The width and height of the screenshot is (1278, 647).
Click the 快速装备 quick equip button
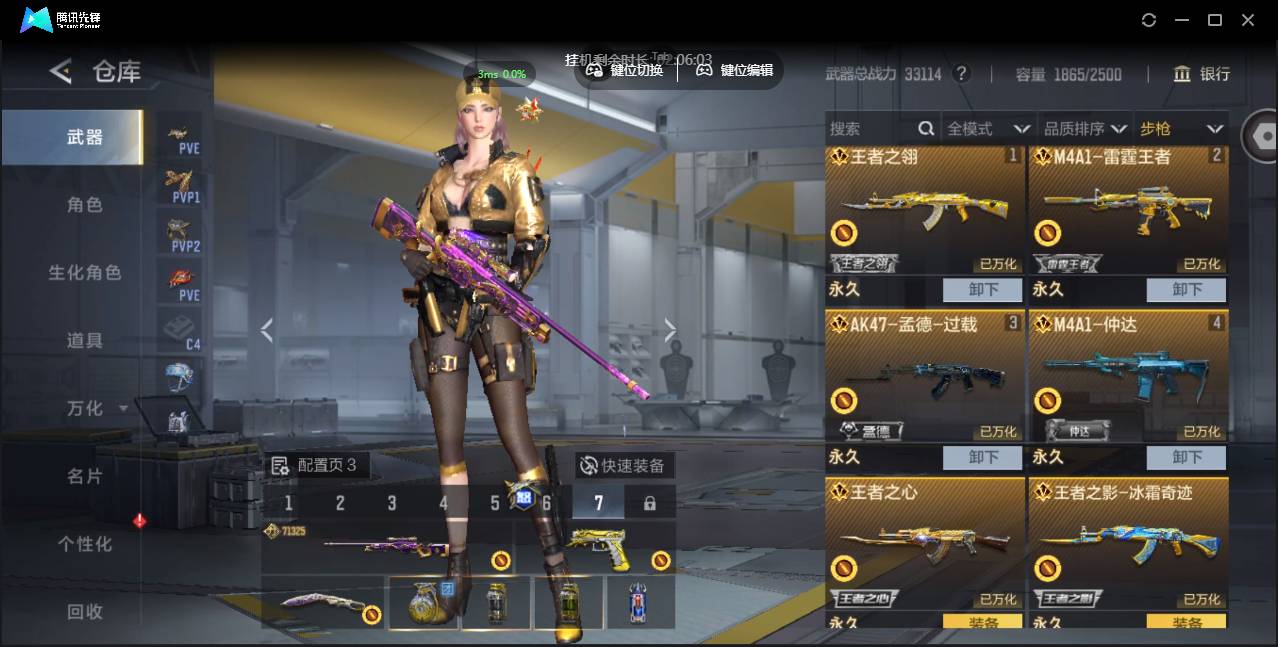[624, 465]
